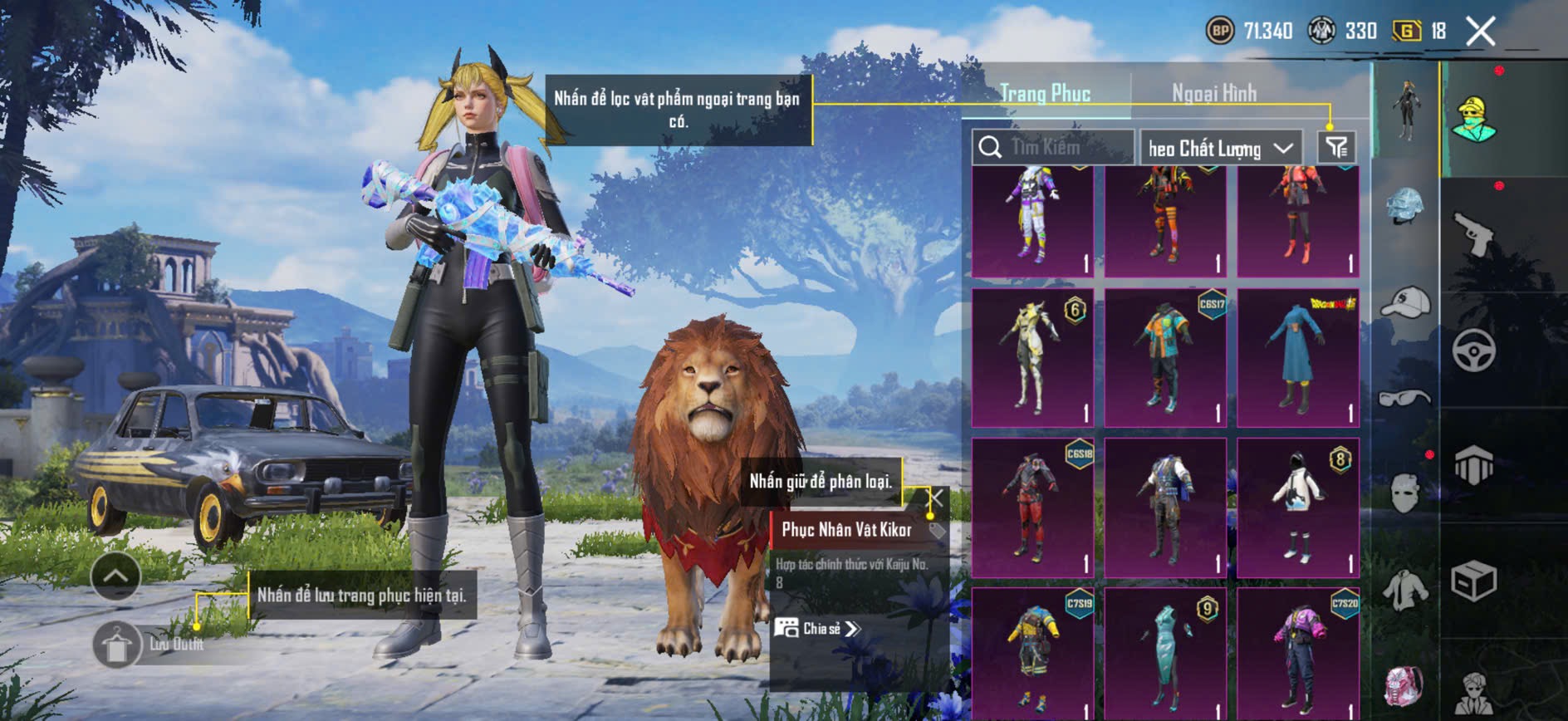
Task: Choose the C7S20 pink jacket outfit
Action: (1297, 654)
